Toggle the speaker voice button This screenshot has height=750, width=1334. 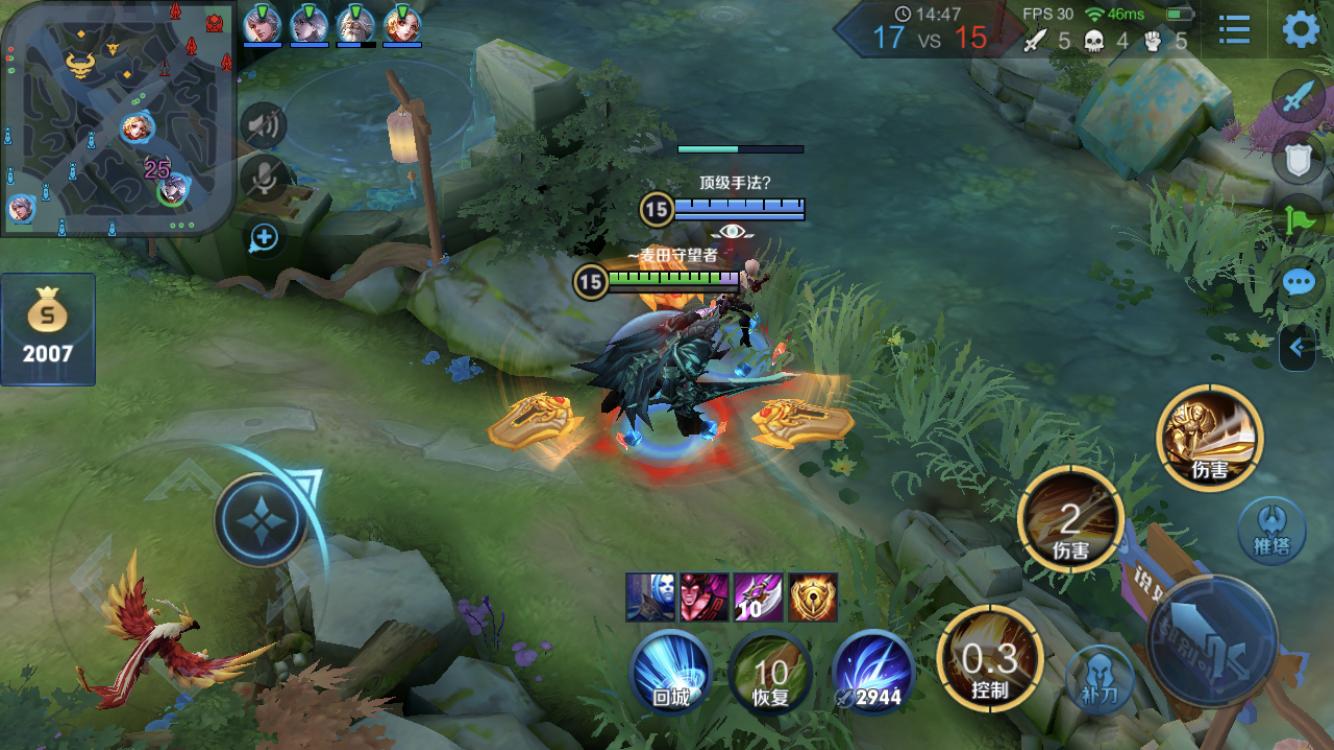click(264, 125)
